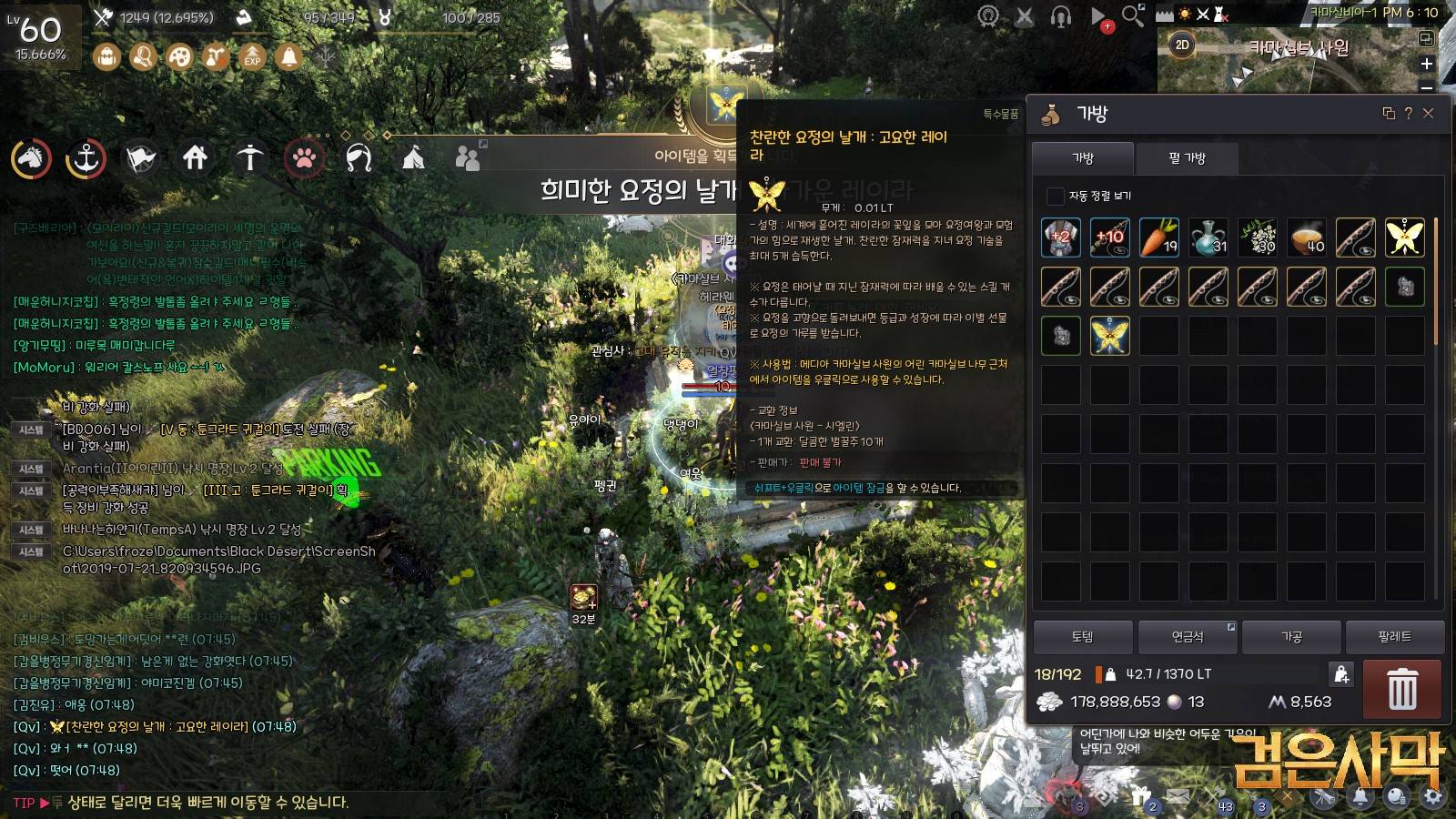Close the 가방 inventory window
The width and height of the screenshot is (1456, 819).
(1428, 113)
